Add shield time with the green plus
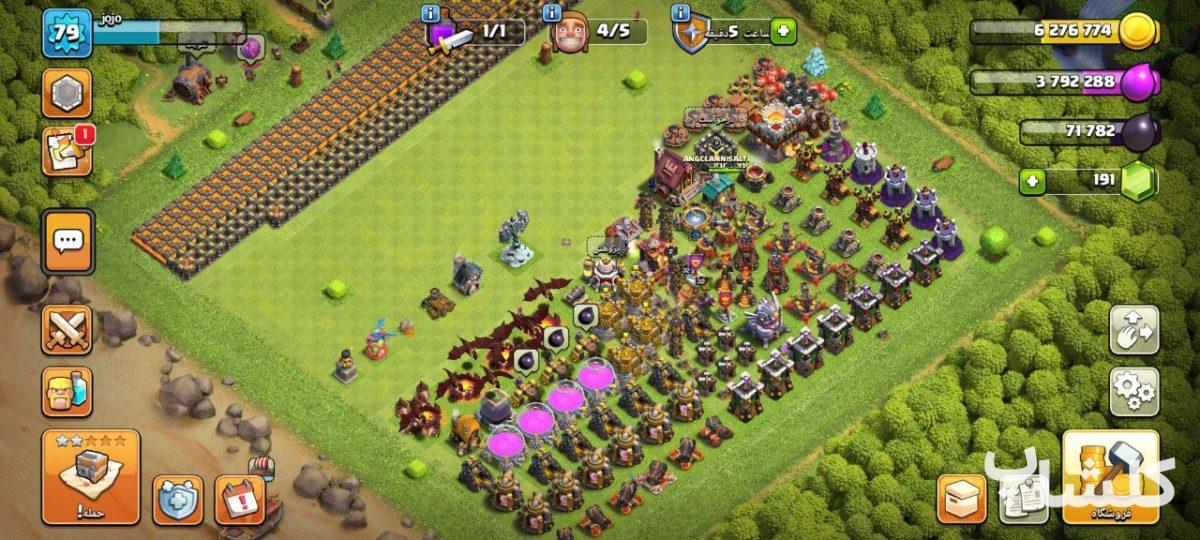The image size is (1200, 540). coord(782,32)
